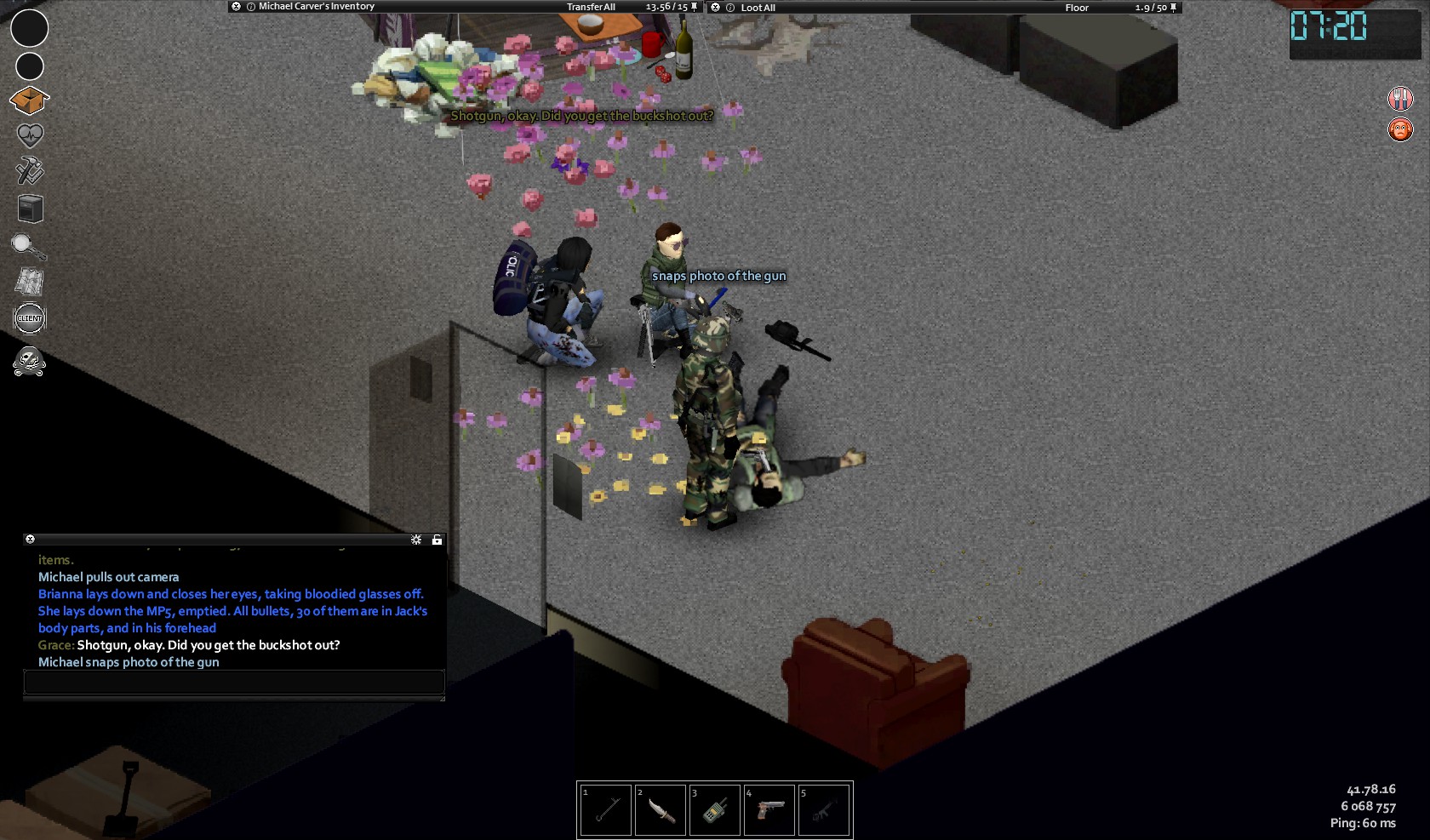Activate the magnifying glass search mode
1430x840 pixels.
coord(28,246)
